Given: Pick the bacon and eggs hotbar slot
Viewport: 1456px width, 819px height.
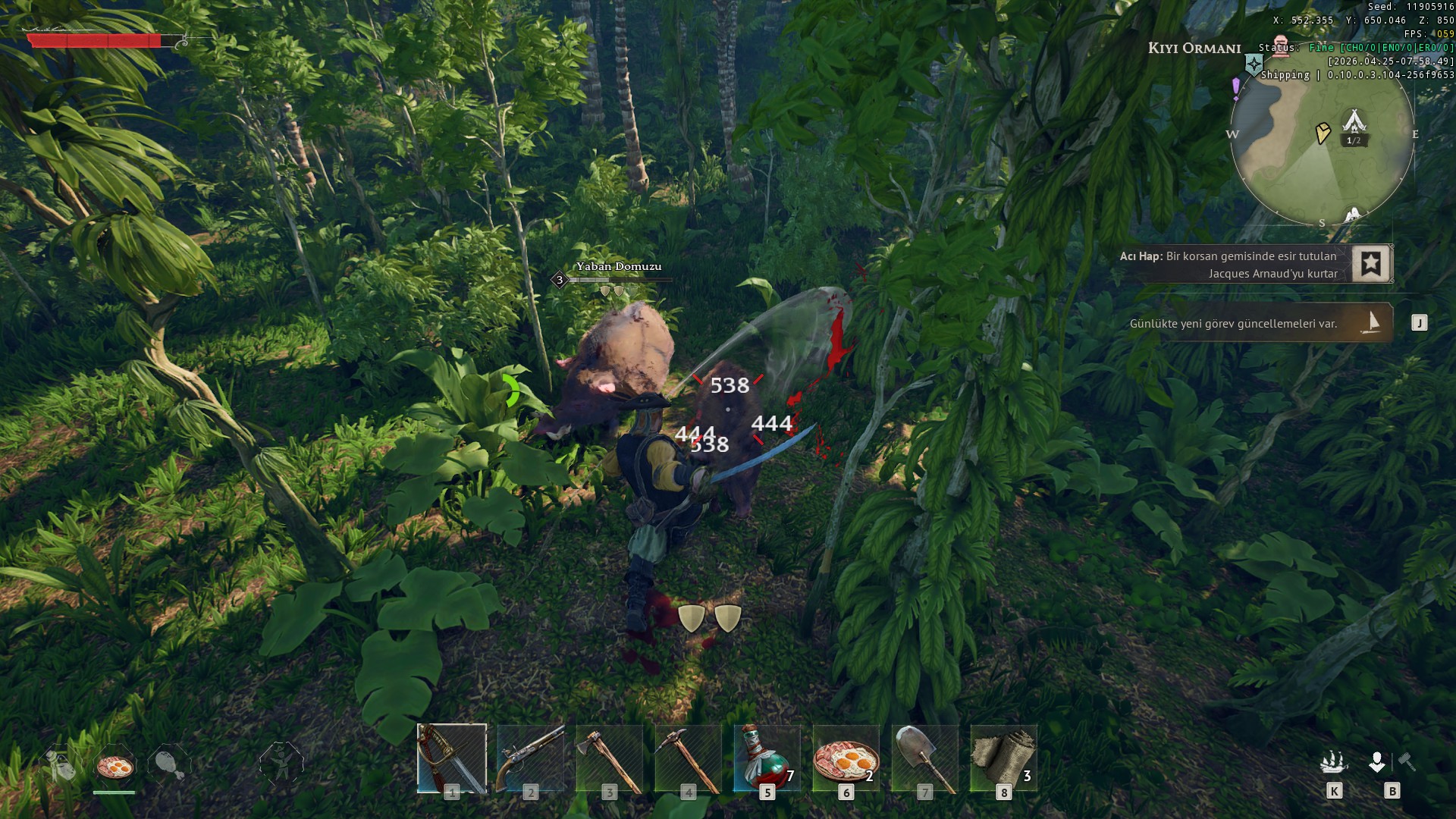Looking at the screenshot, I should click(x=846, y=758).
